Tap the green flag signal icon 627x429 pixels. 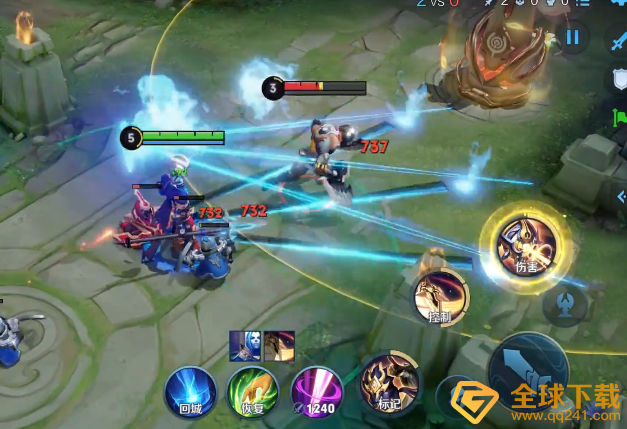click(x=619, y=119)
